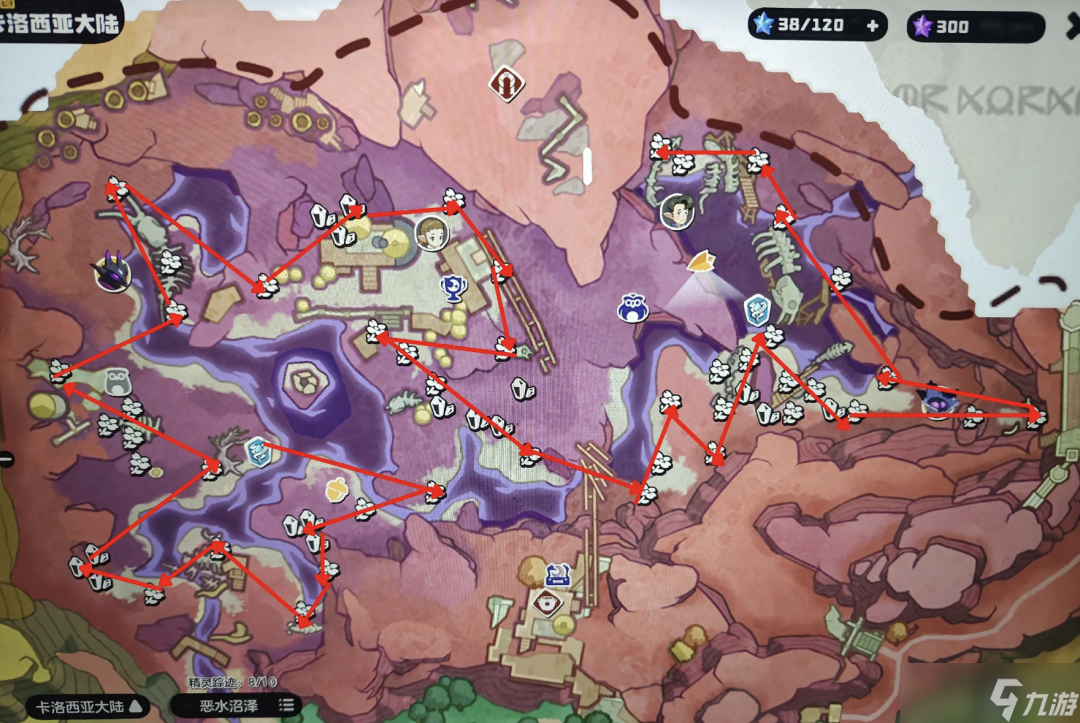Open the 卡洛西亚大陆 region selector
The height and width of the screenshot is (723, 1080).
(86, 706)
